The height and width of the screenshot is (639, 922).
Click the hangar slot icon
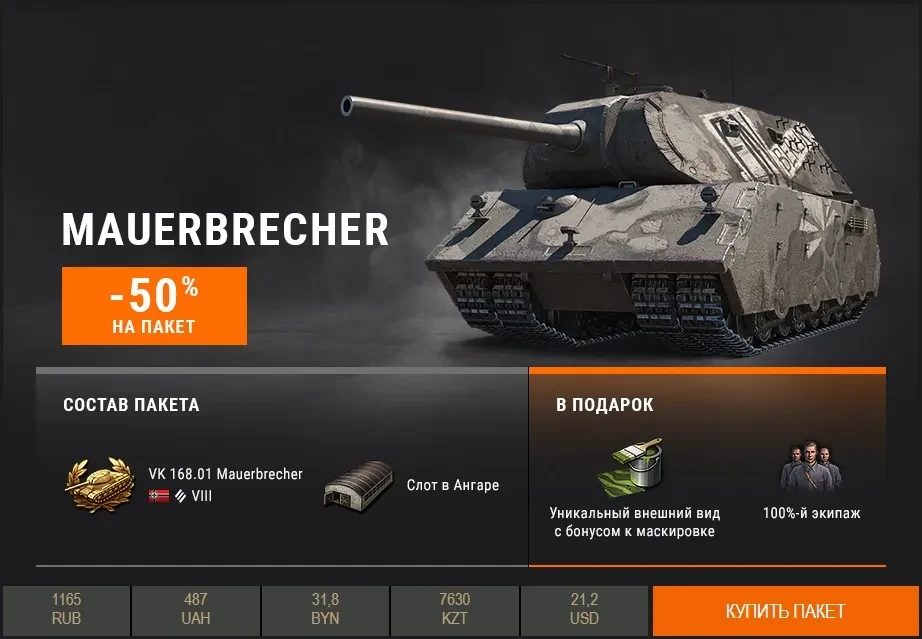359,485
